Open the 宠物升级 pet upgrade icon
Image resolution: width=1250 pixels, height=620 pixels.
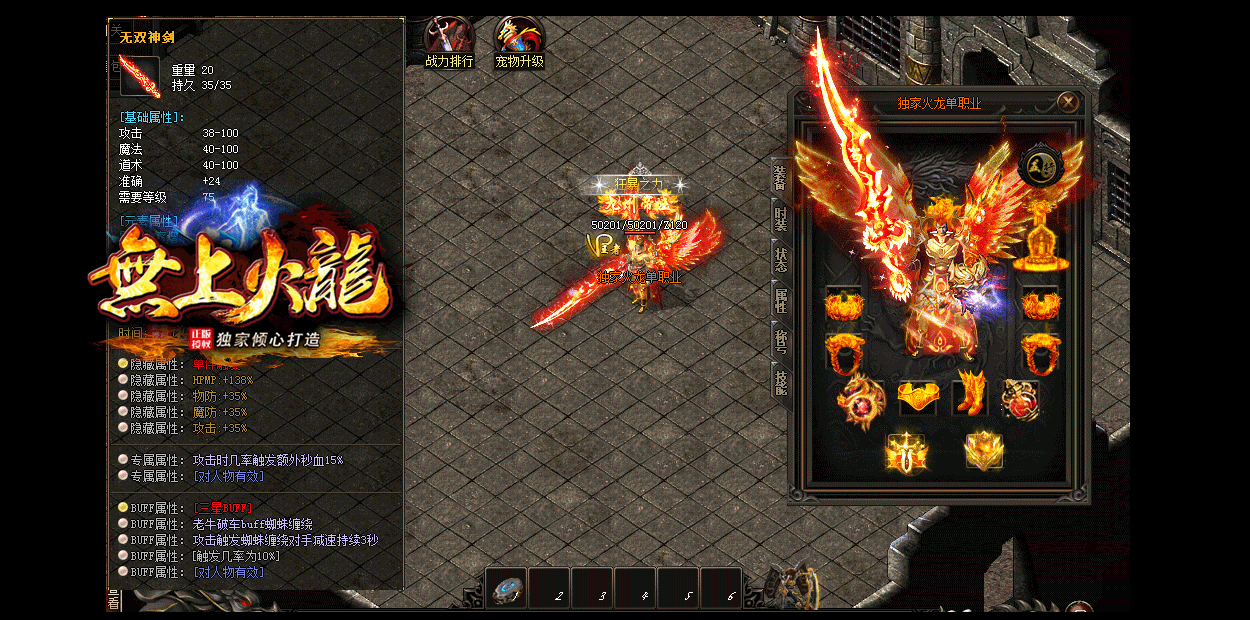coord(519,42)
